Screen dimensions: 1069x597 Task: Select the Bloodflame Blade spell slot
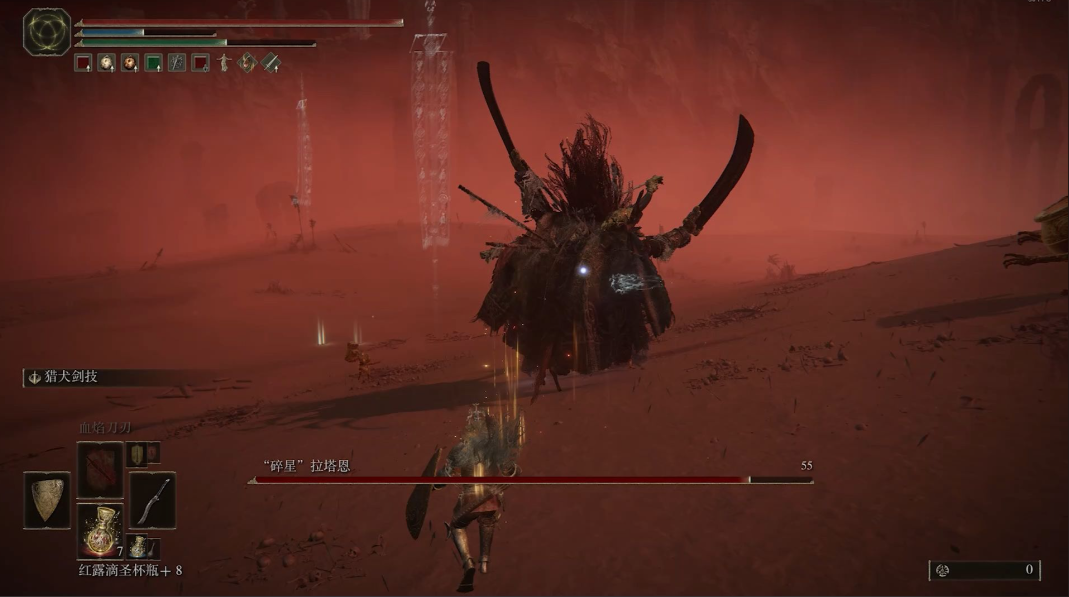100,469
